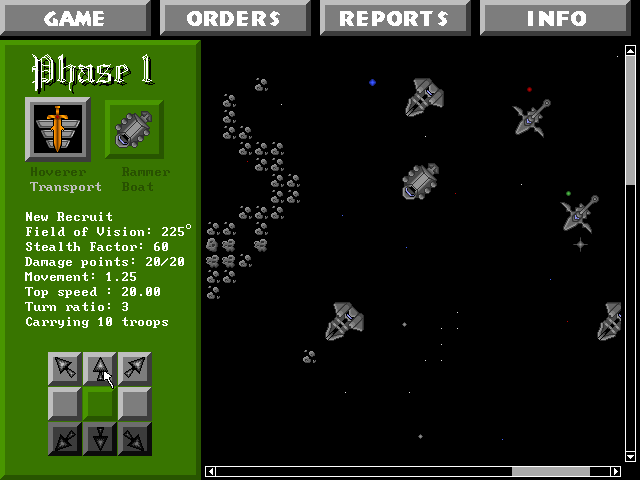Click the up-right direction arrow button
Image resolution: width=640 pixels, height=480 pixels.
[x=134, y=369]
